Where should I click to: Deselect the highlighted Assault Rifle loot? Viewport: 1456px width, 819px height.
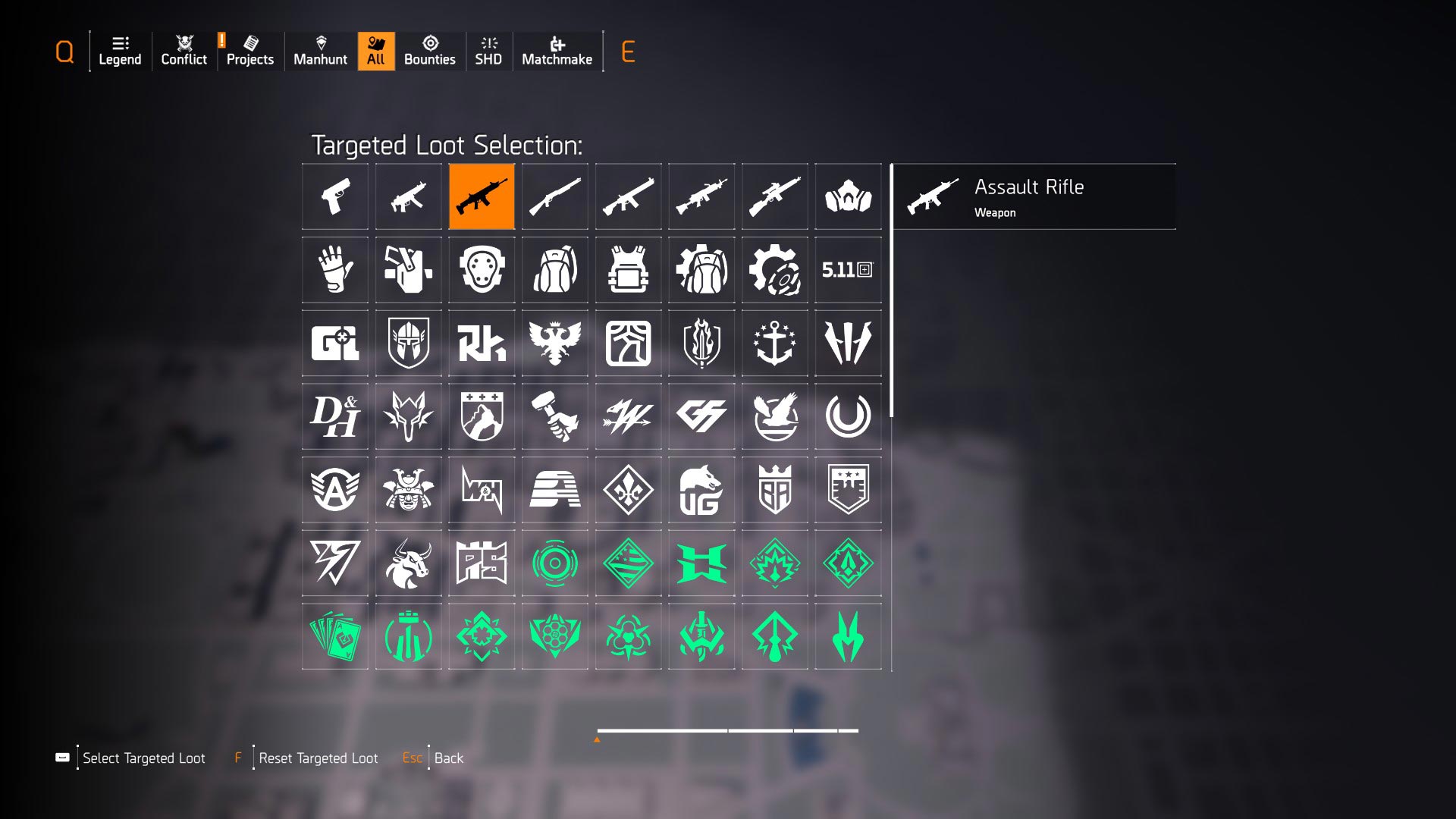pos(482,196)
